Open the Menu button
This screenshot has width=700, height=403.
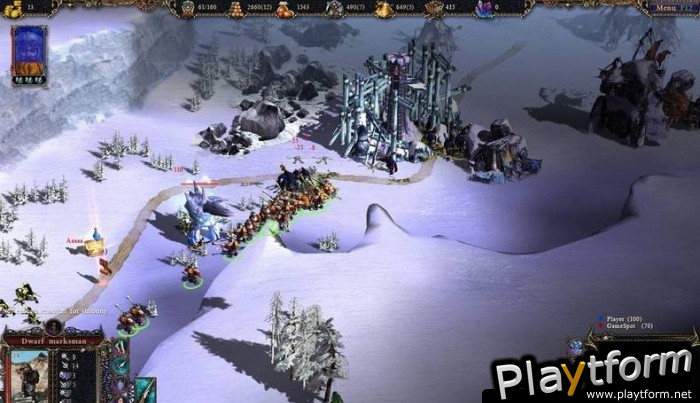(x=665, y=7)
